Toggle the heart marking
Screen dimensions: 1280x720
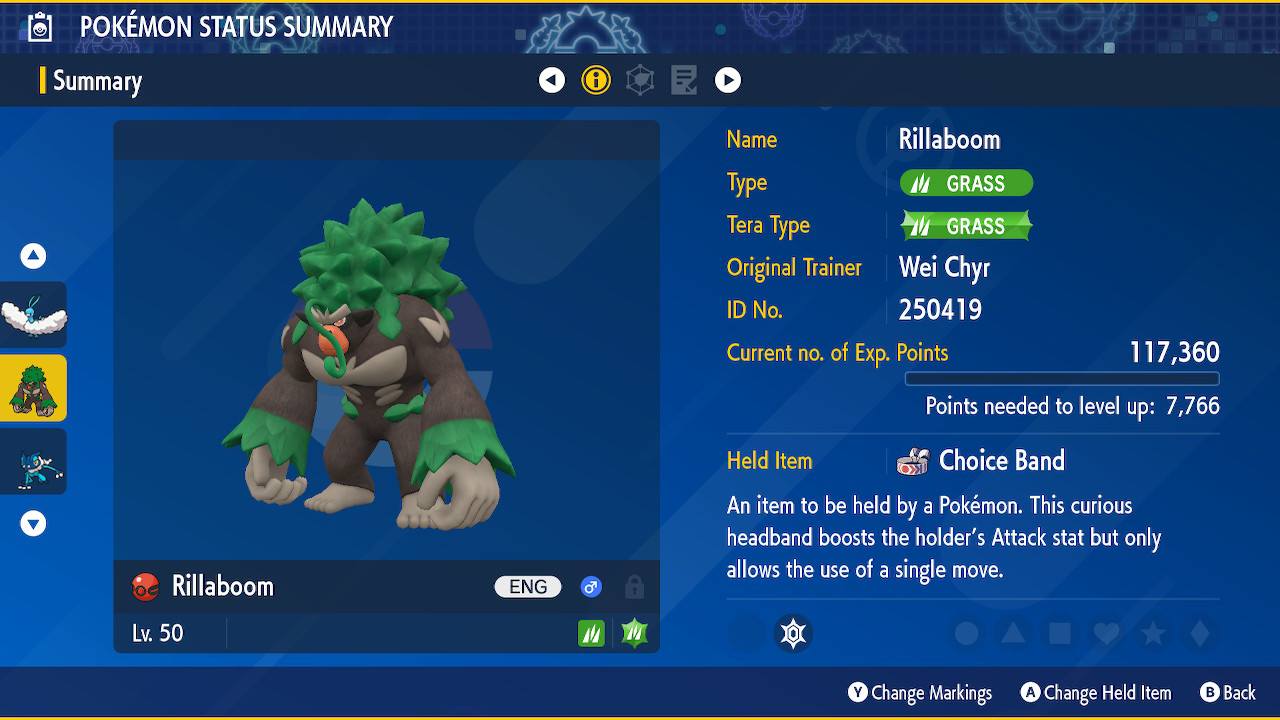(x=1106, y=633)
